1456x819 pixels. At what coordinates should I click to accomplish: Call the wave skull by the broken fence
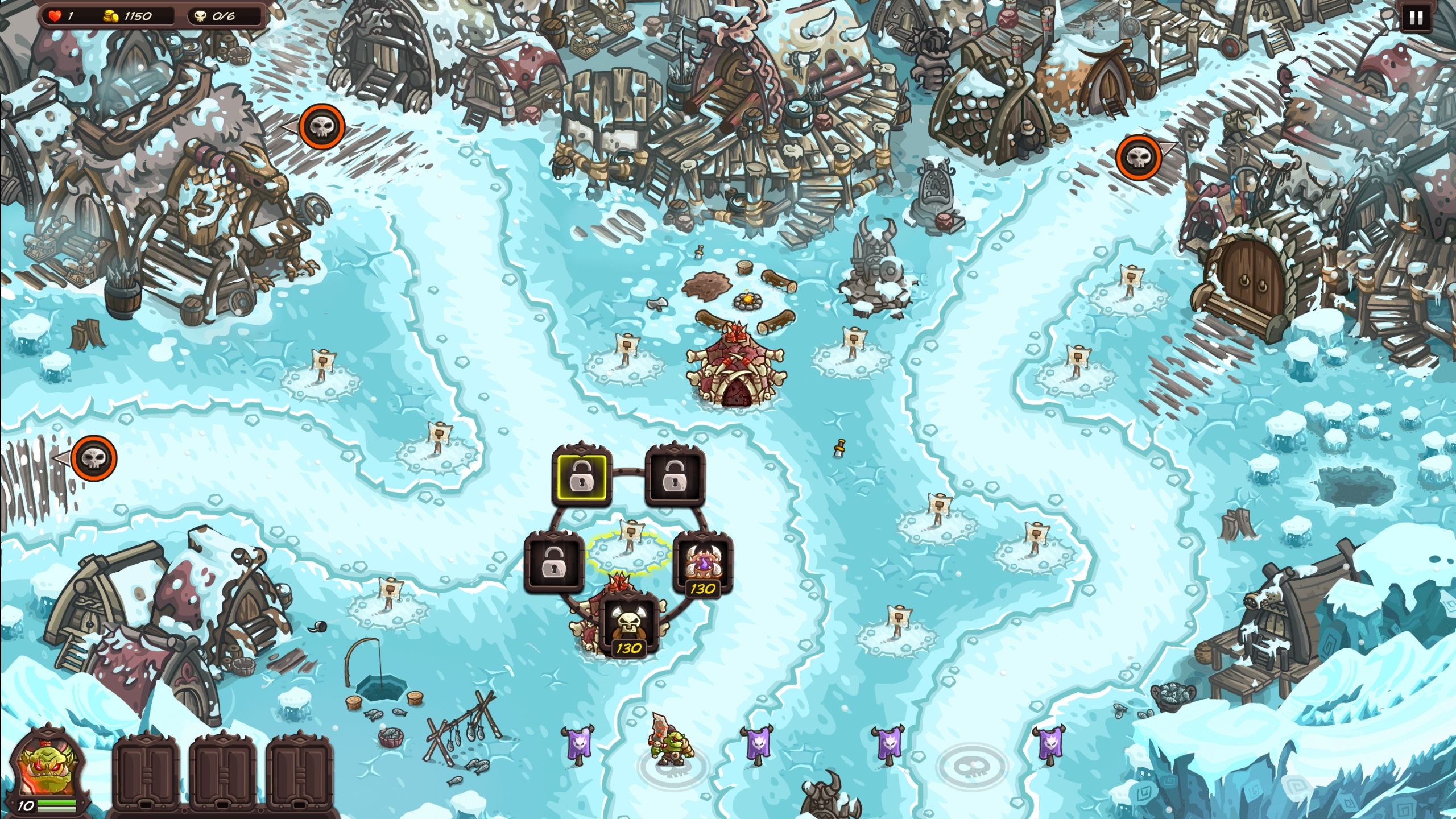click(x=94, y=458)
